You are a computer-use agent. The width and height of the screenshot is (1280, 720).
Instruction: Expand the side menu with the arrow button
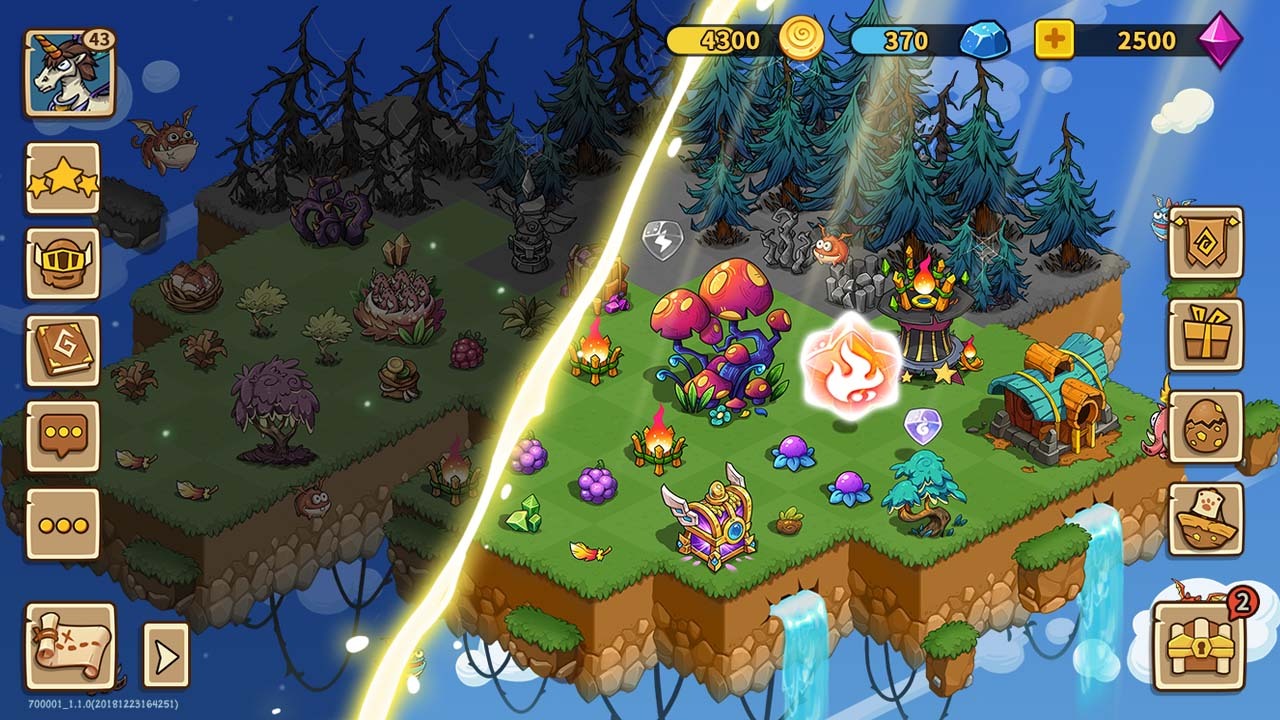pos(165,656)
